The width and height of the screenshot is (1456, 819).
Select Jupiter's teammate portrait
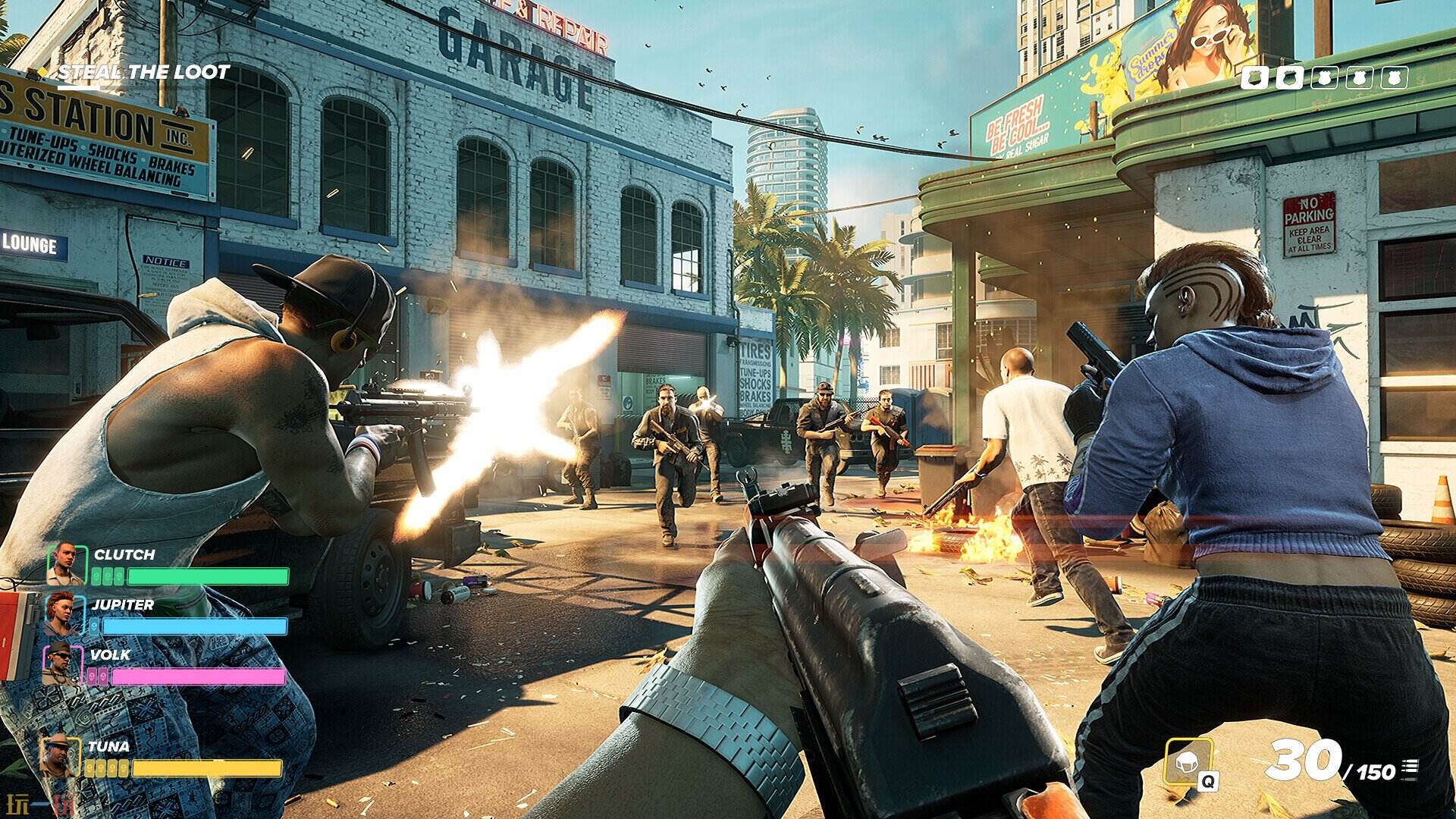64,613
